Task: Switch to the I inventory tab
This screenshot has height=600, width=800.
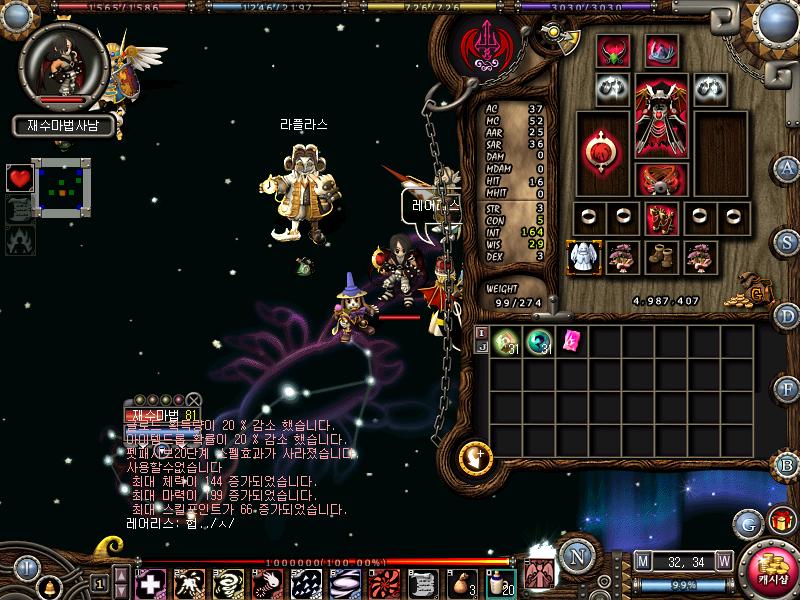Action: pyautogui.click(x=481, y=332)
